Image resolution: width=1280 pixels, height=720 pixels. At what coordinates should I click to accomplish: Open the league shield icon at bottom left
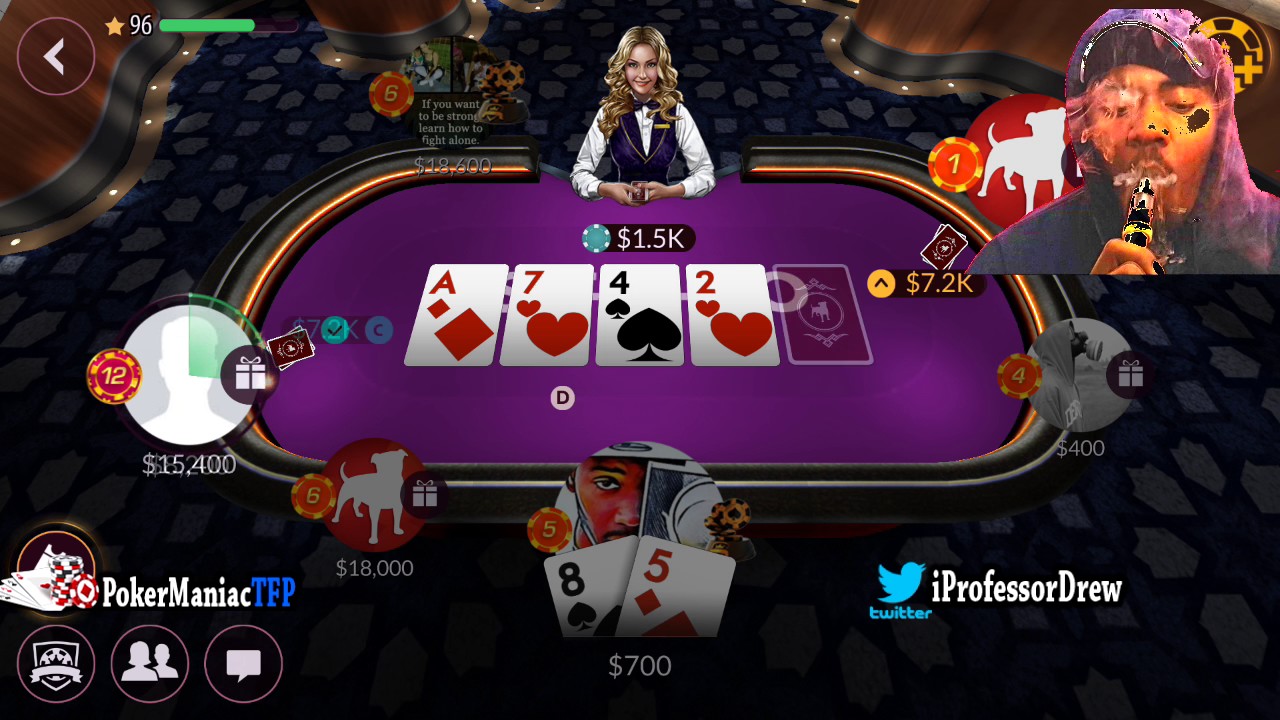[x=57, y=664]
